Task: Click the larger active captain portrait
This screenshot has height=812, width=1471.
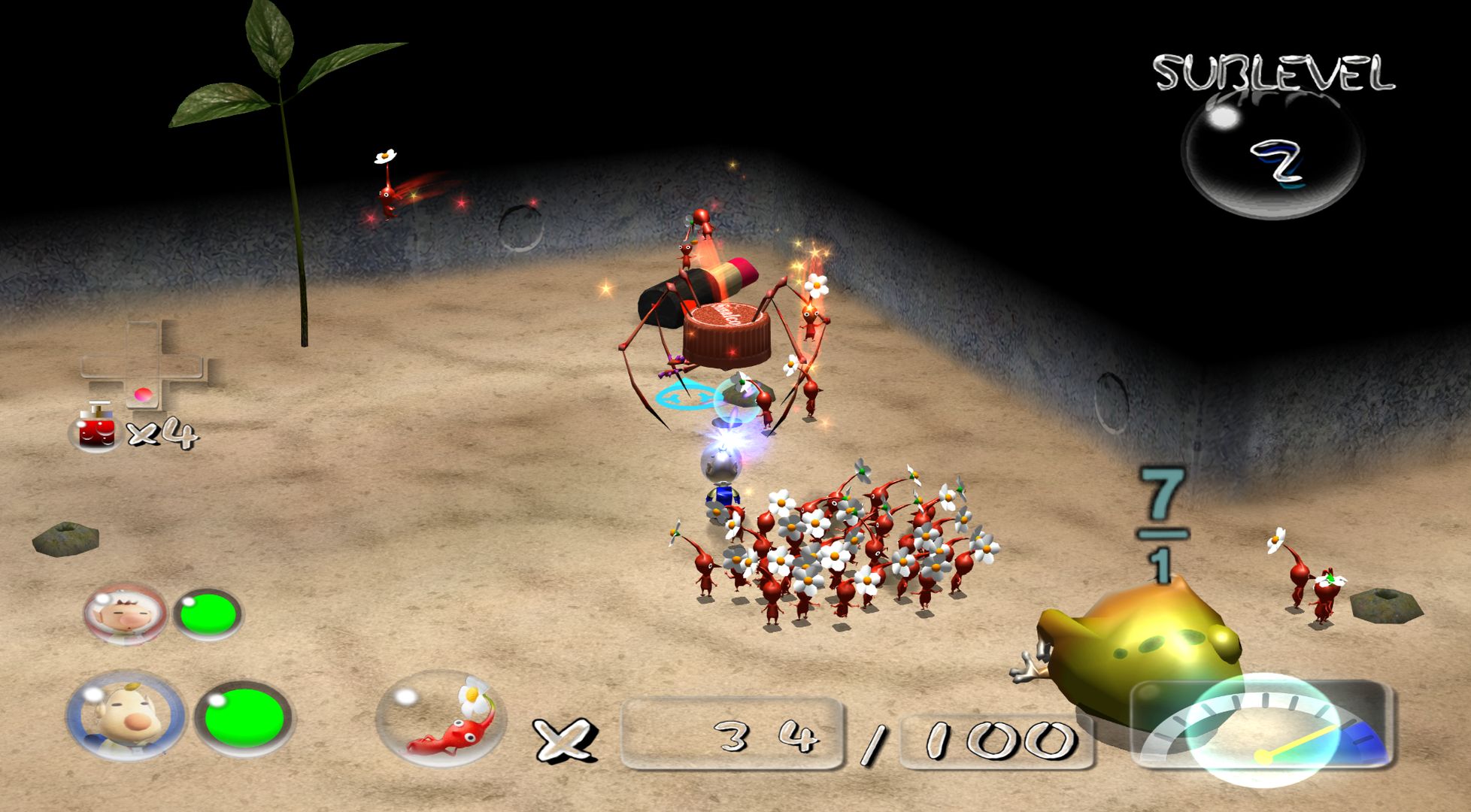Action: pos(125,717)
